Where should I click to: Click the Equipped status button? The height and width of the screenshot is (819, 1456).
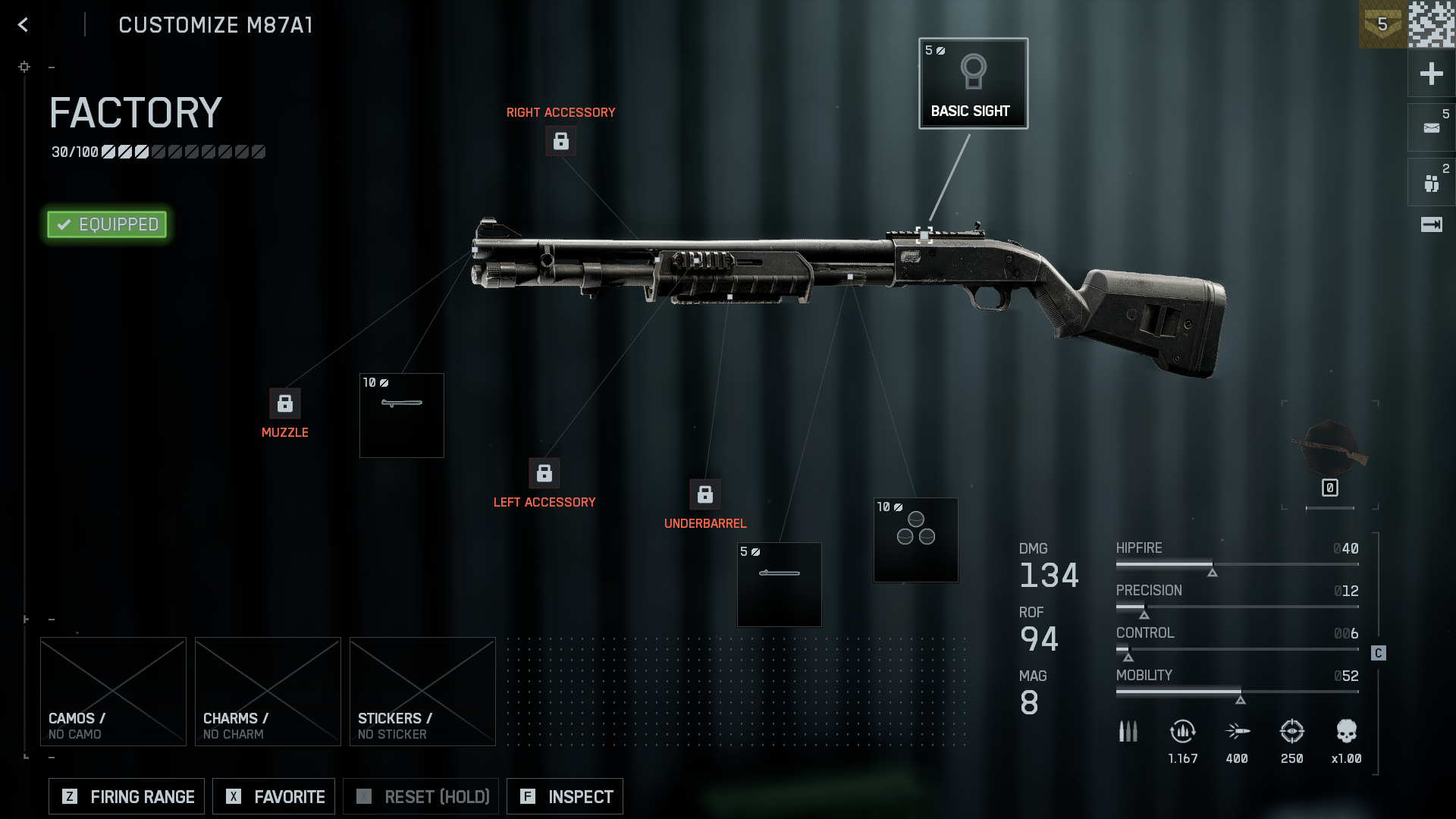[x=107, y=224]
